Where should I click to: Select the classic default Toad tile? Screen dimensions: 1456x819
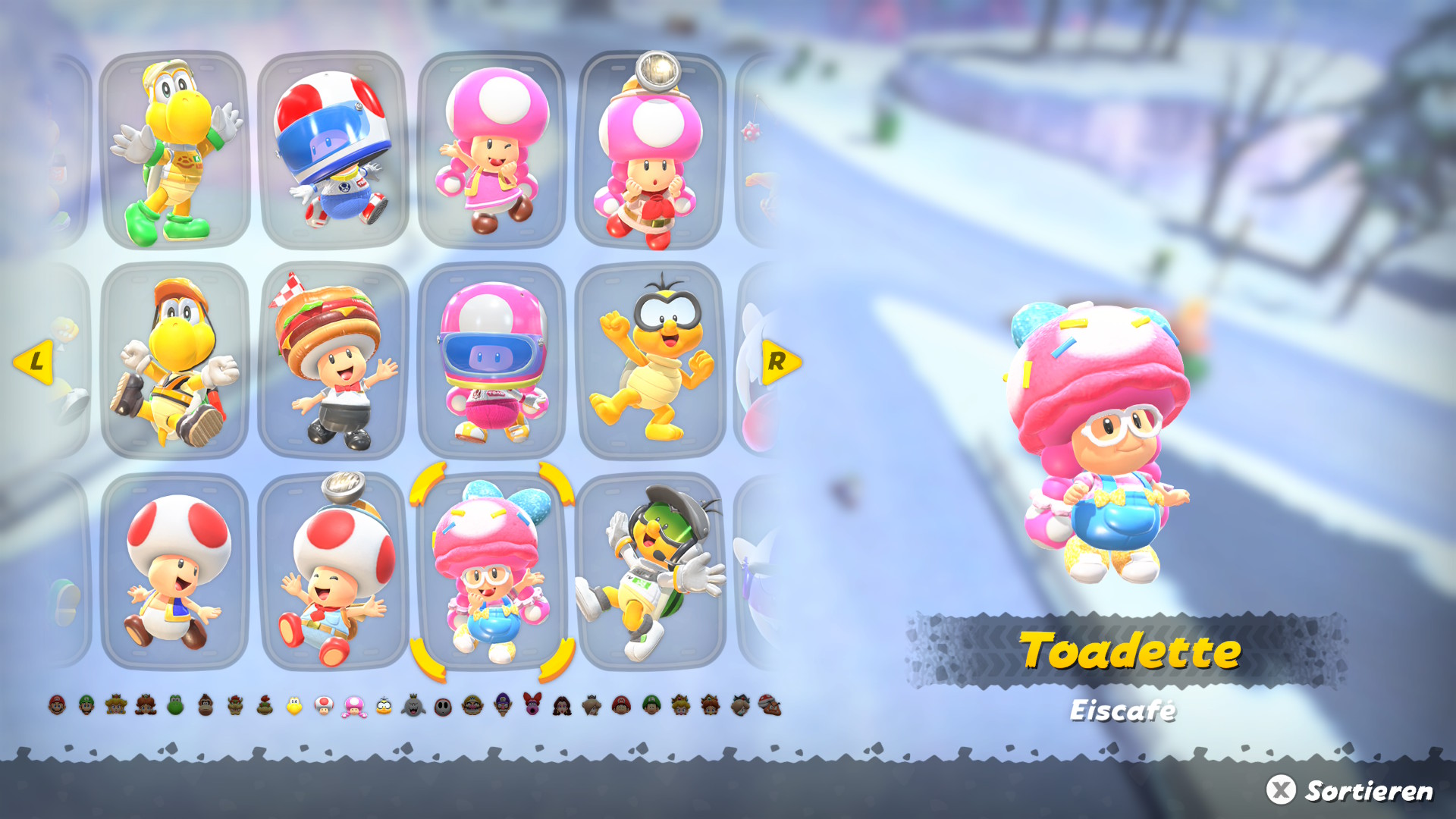[x=175, y=572]
